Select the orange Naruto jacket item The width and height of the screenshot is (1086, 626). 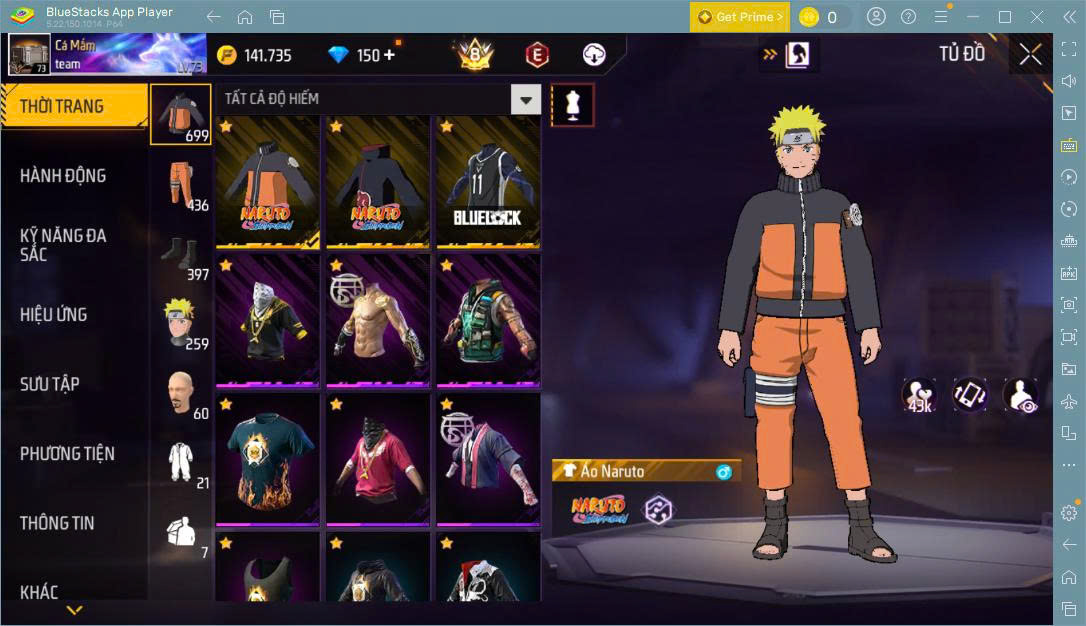[x=268, y=182]
